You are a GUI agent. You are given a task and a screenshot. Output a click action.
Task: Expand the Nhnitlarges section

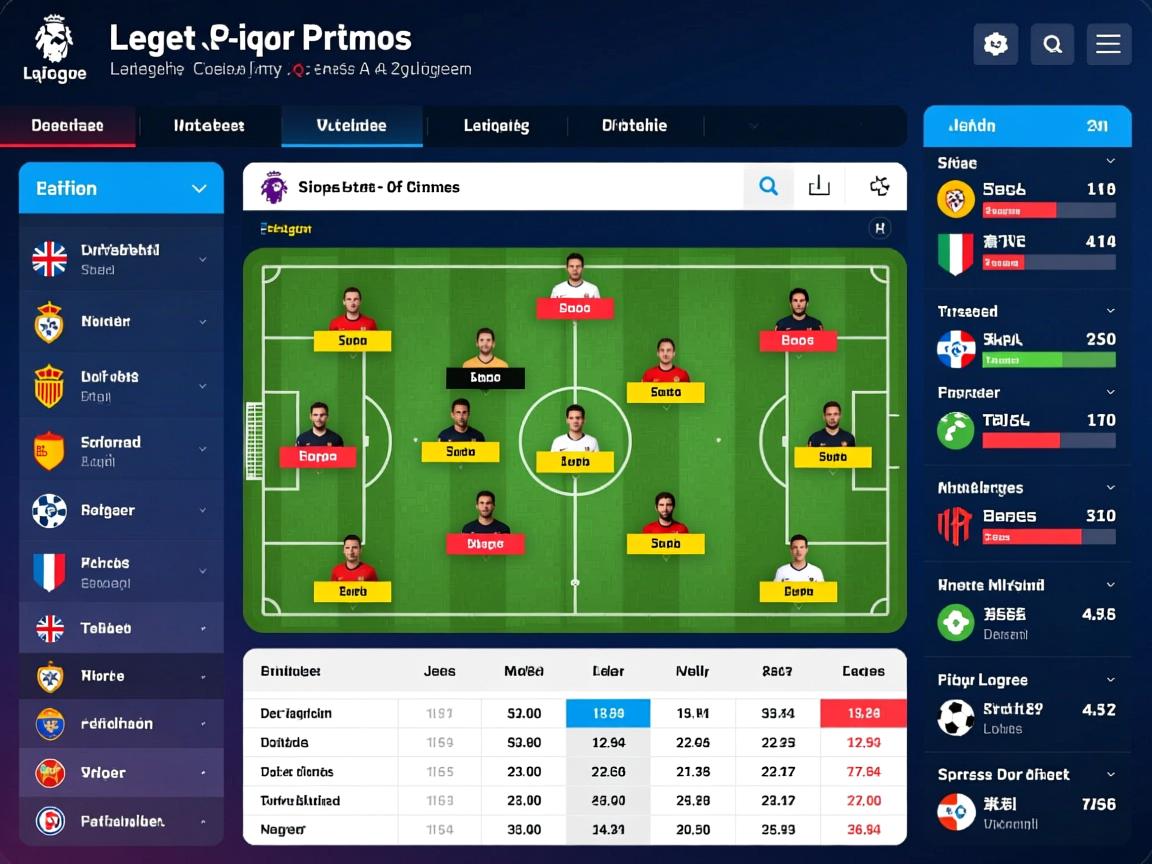click(1026, 488)
